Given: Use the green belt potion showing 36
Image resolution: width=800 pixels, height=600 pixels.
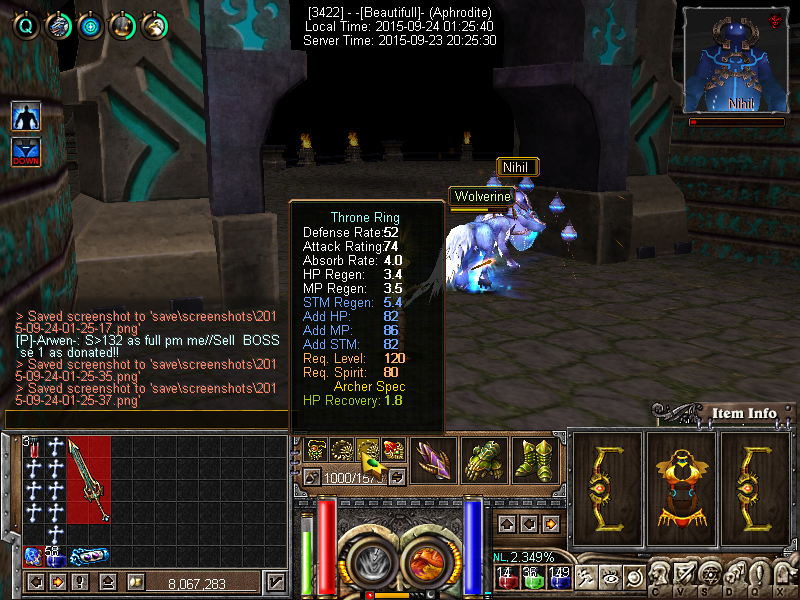Looking at the screenshot, I should click(x=532, y=578).
